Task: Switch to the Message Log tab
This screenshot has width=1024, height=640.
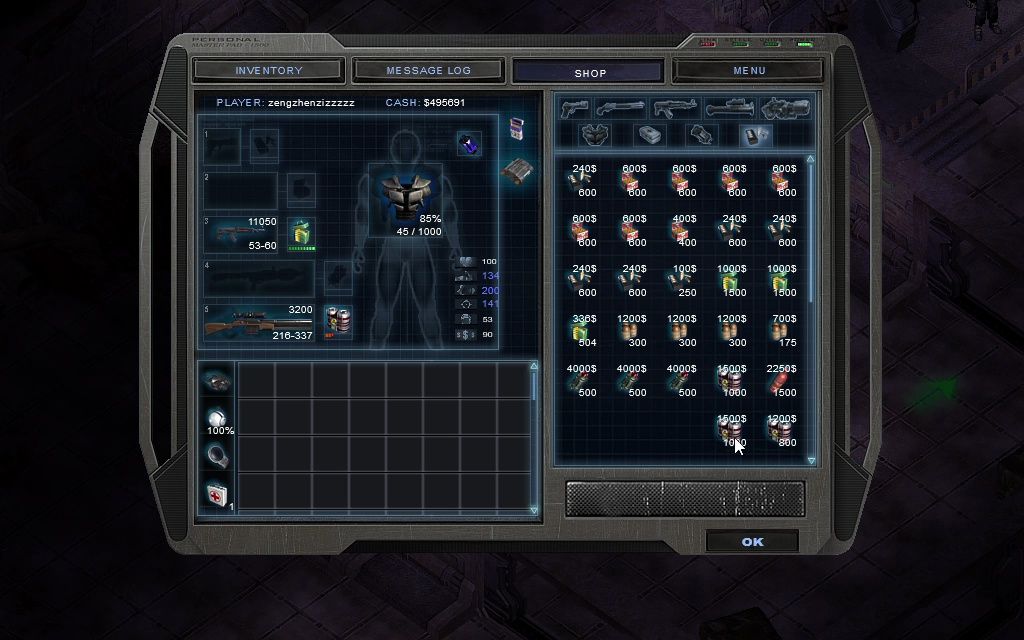Action: [428, 71]
